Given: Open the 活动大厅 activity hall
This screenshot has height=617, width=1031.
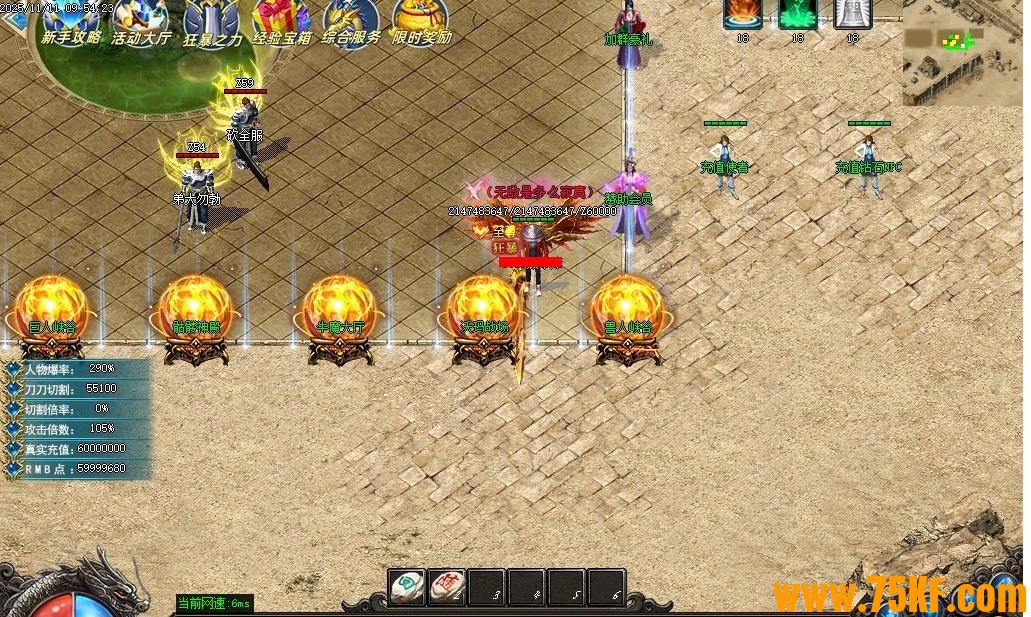Looking at the screenshot, I should (x=141, y=20).
